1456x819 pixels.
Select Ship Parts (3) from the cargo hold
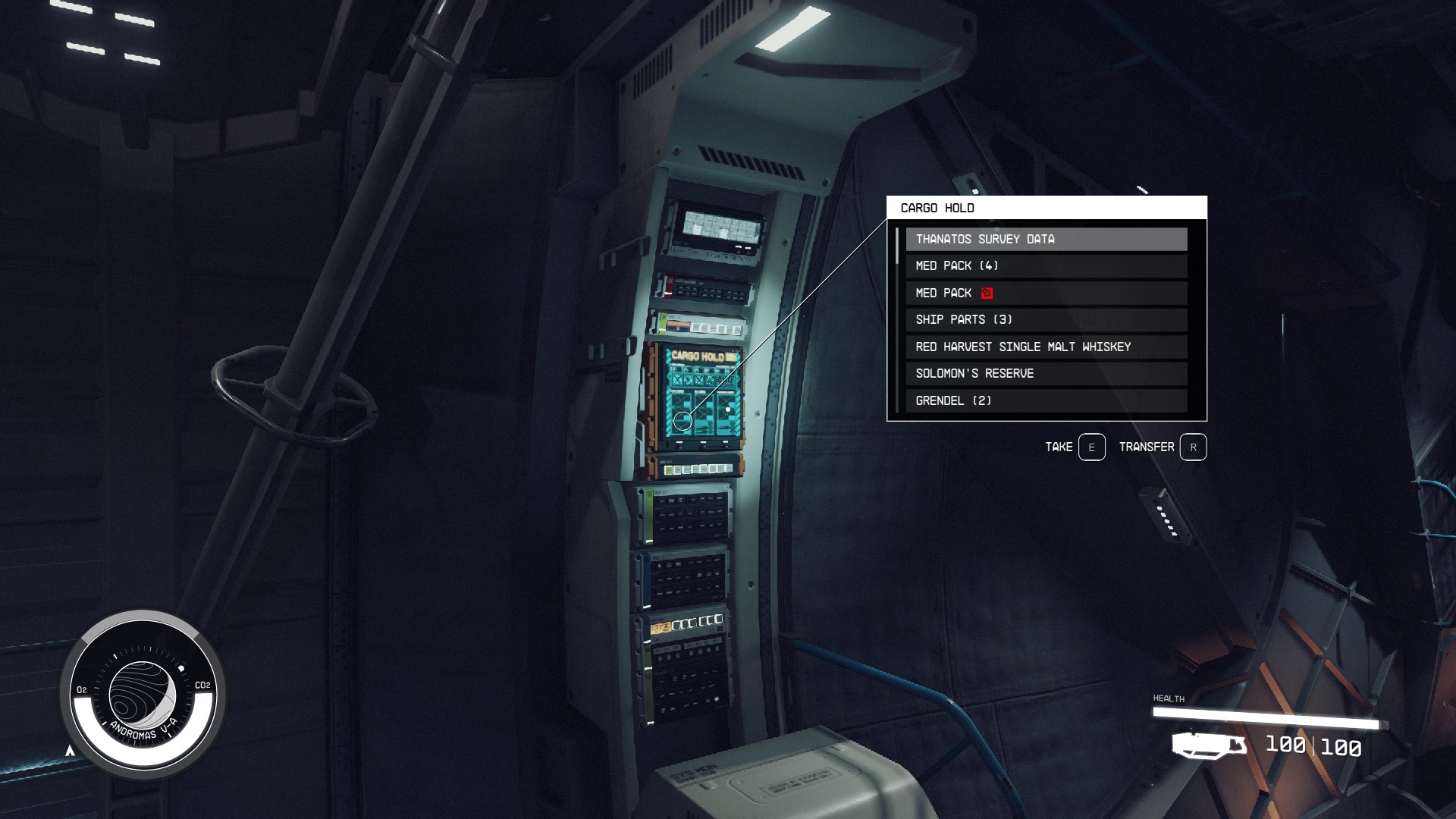pos(1046,319)
